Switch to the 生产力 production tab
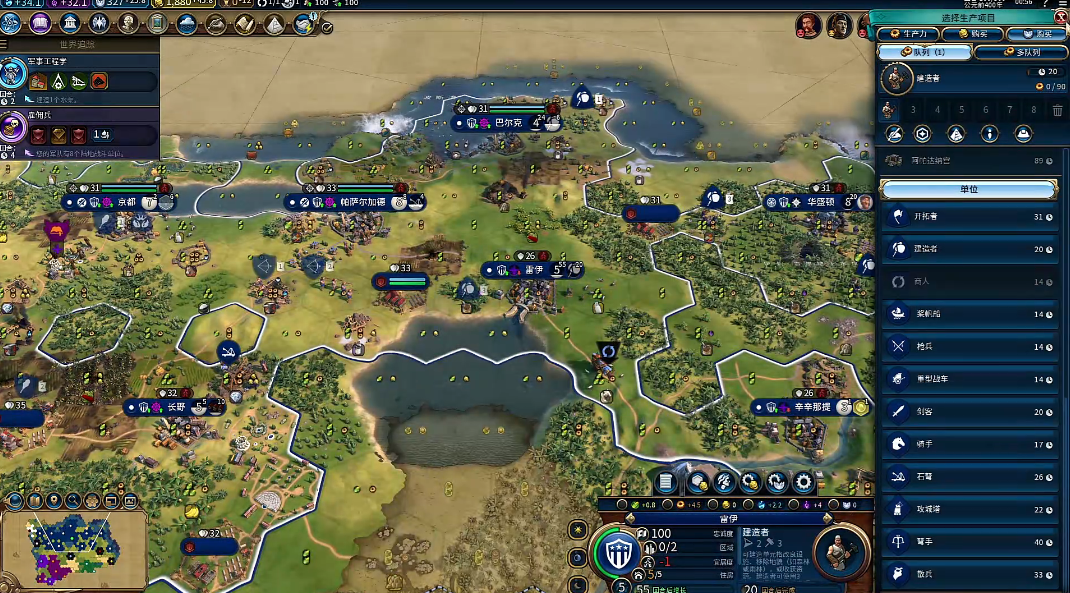 pyautogui.click(x=907, y=34)
